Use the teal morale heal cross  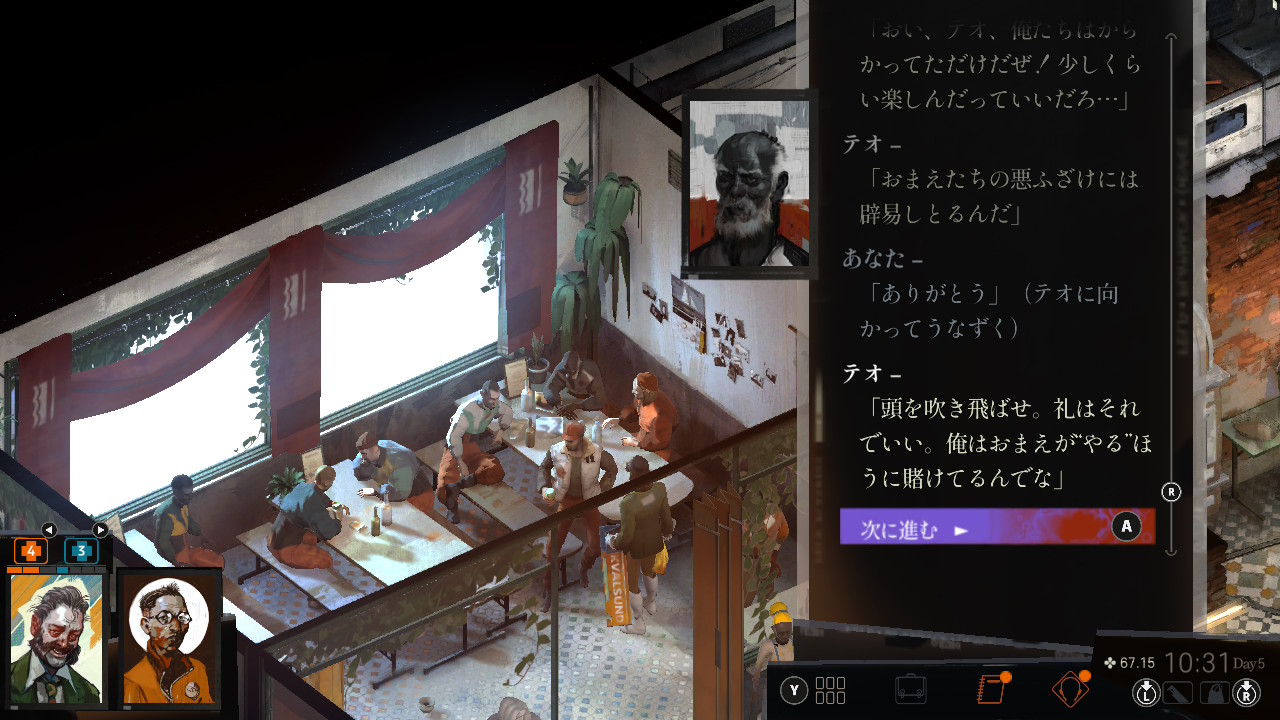pos(81,551)
